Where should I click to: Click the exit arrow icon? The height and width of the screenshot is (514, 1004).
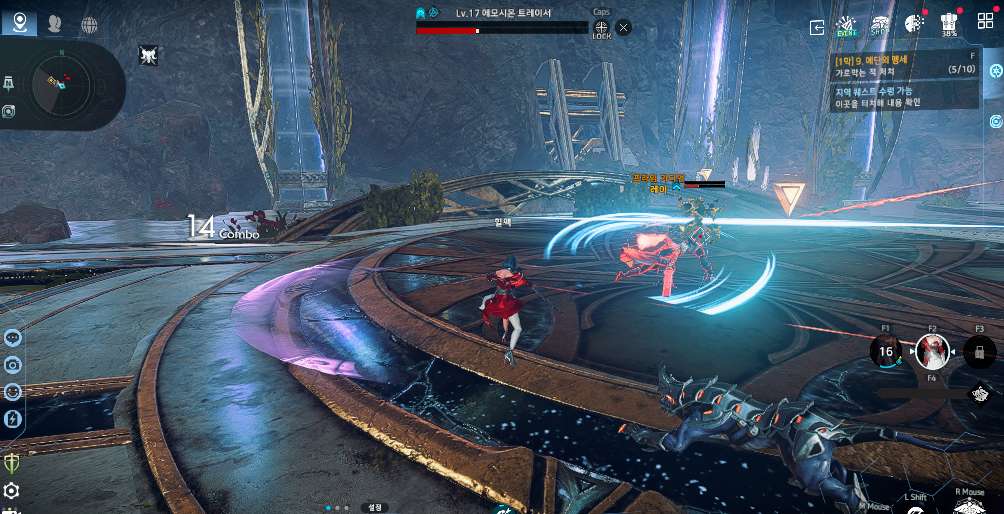(x=817, y=27)
